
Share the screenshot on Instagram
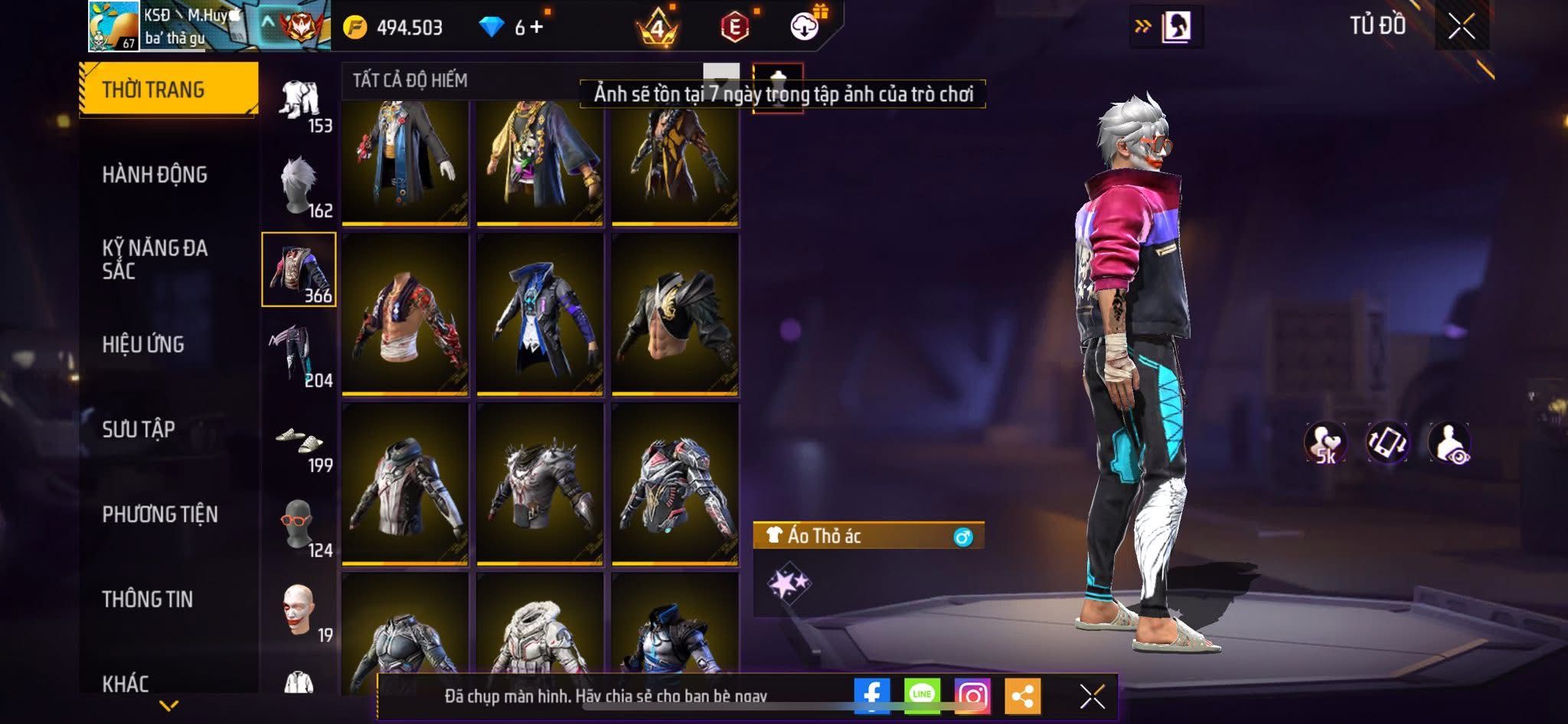tap(972, 696)
